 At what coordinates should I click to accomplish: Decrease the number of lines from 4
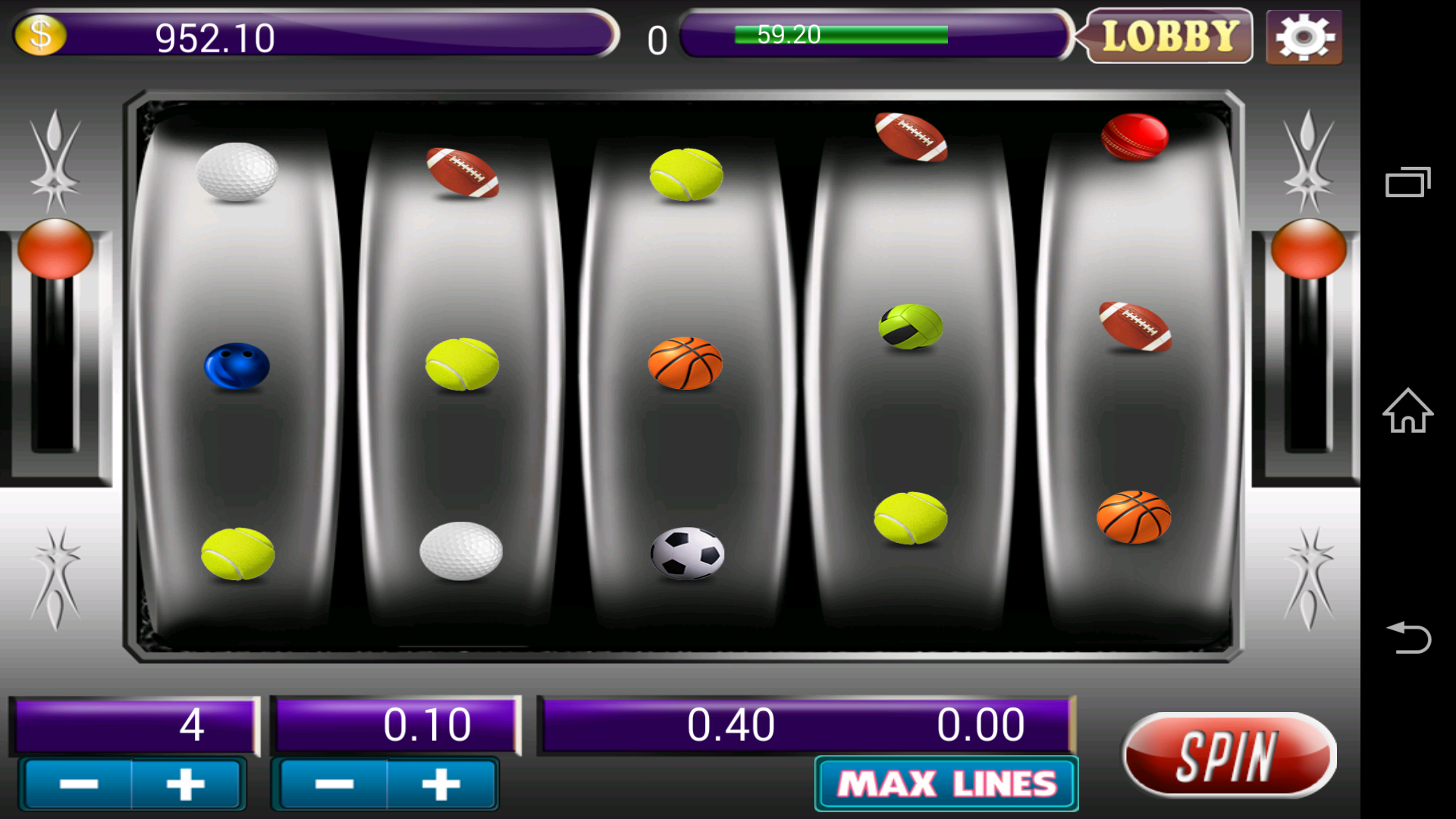click(79, 784)
